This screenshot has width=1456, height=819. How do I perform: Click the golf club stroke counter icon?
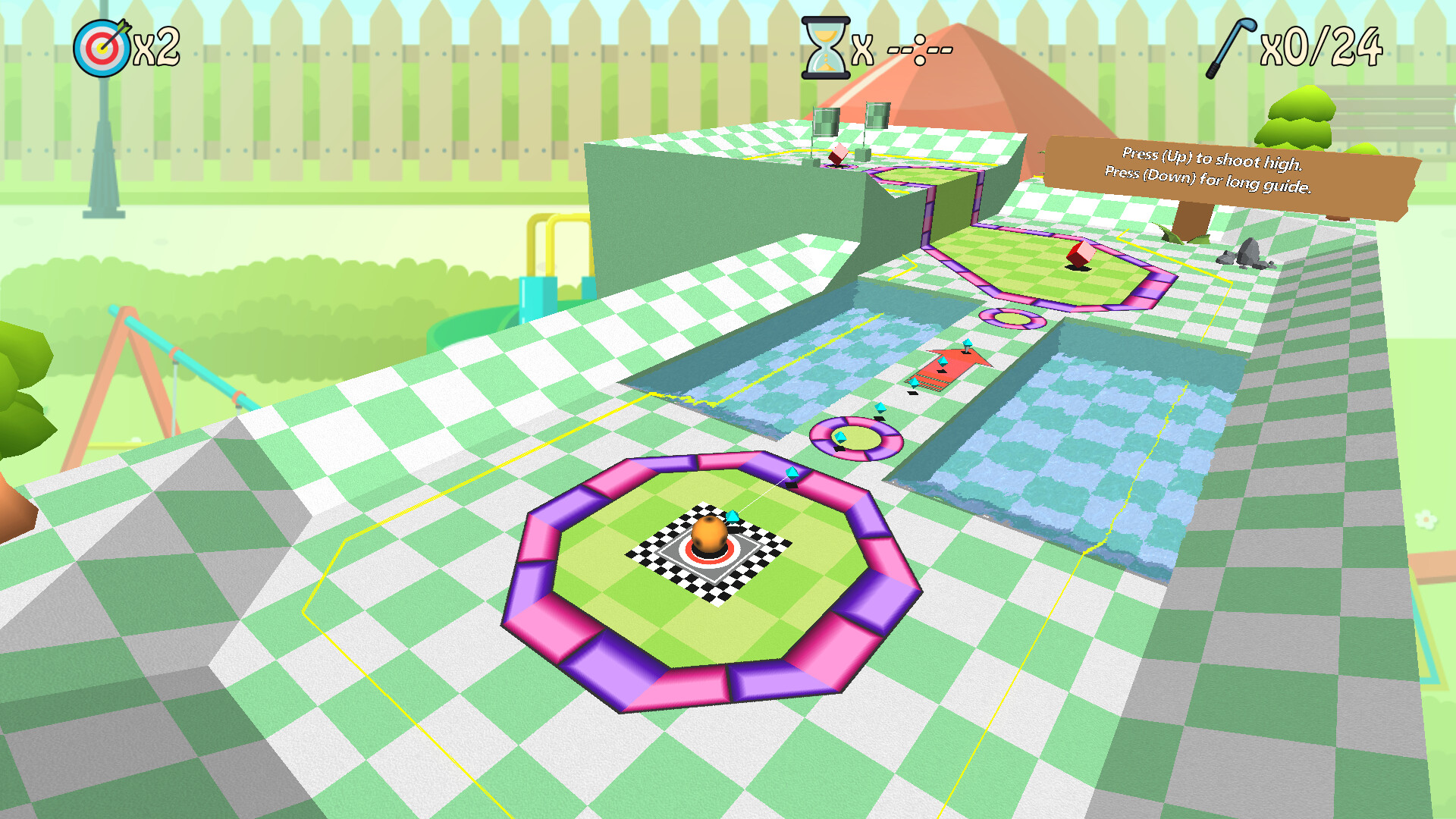(1232, 47)
